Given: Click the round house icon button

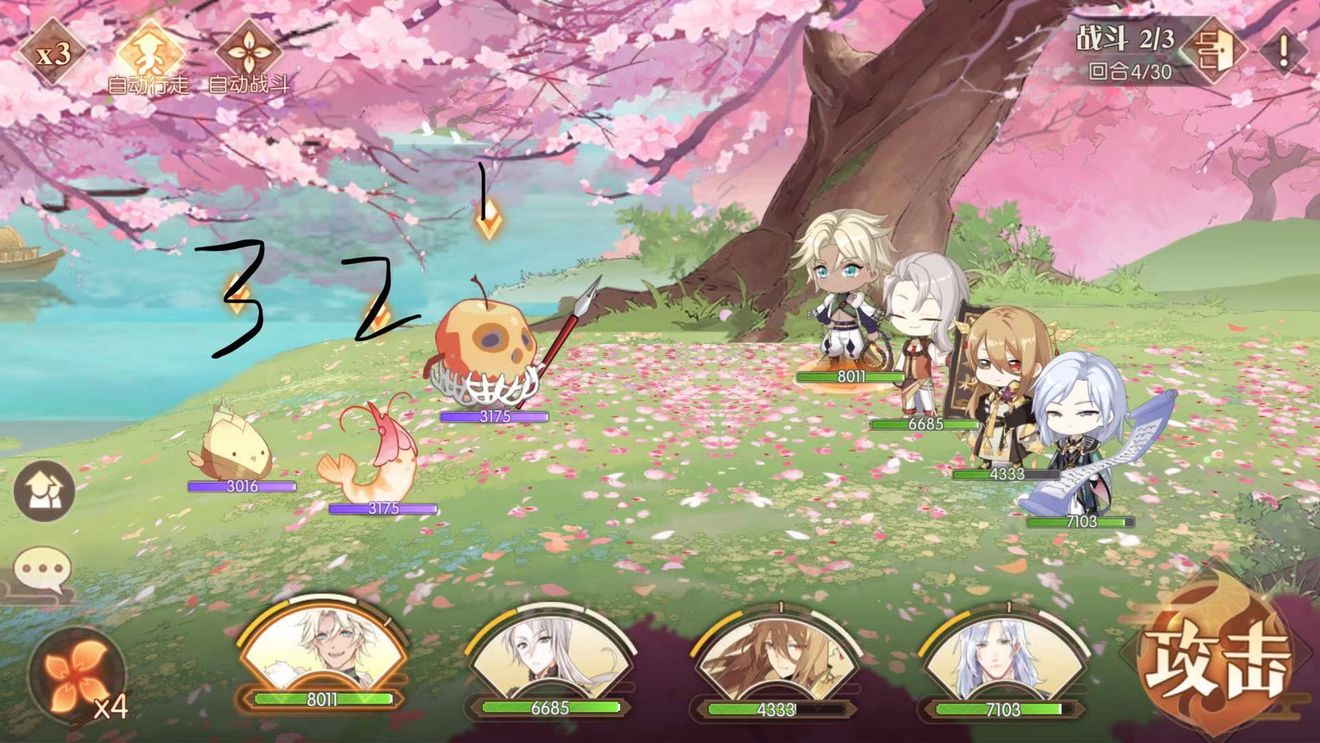Looking at the screenshot, I should pos(44,491).
